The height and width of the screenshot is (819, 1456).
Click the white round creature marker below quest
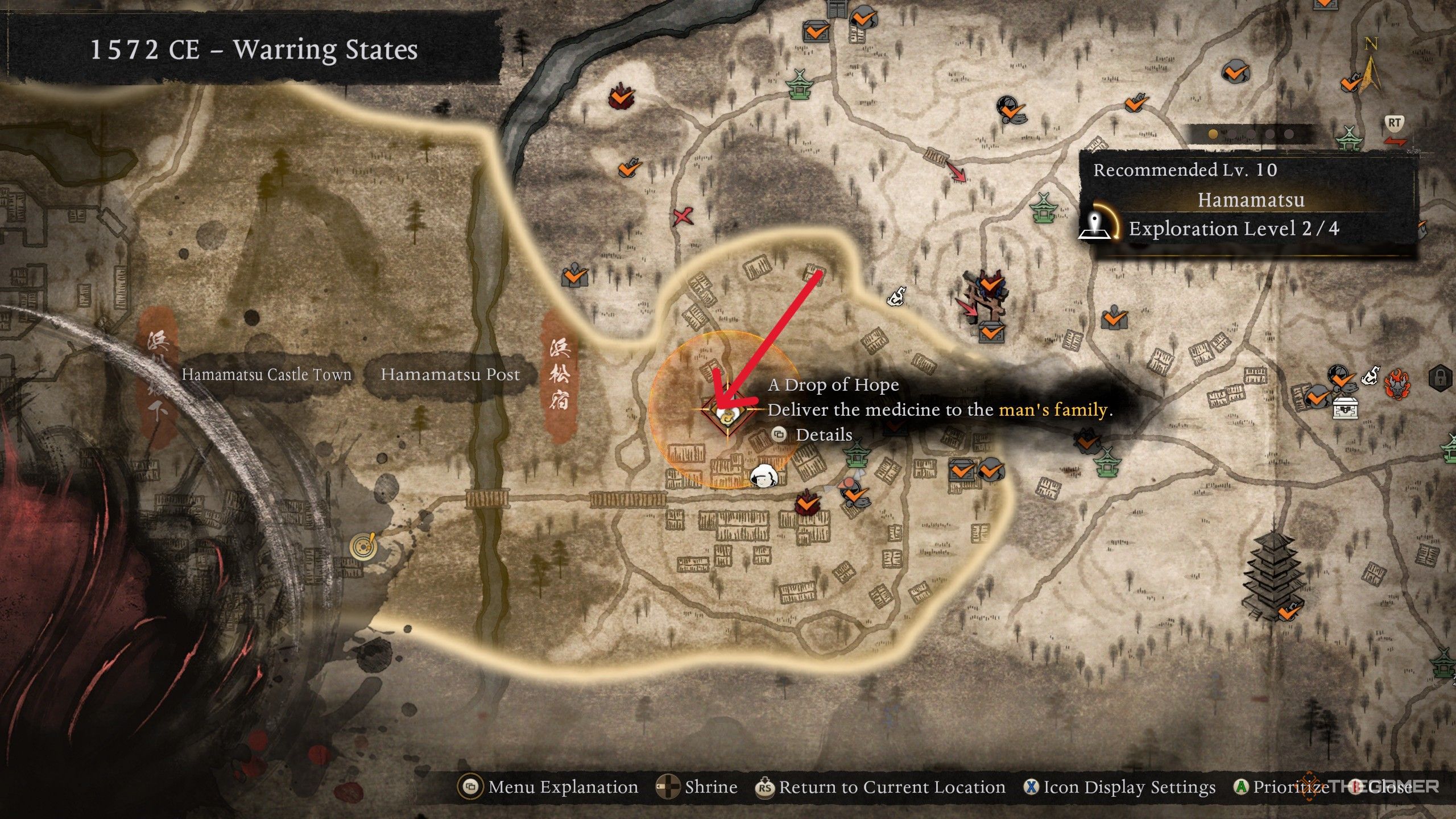pyautogui.click(x=763, y=477)
